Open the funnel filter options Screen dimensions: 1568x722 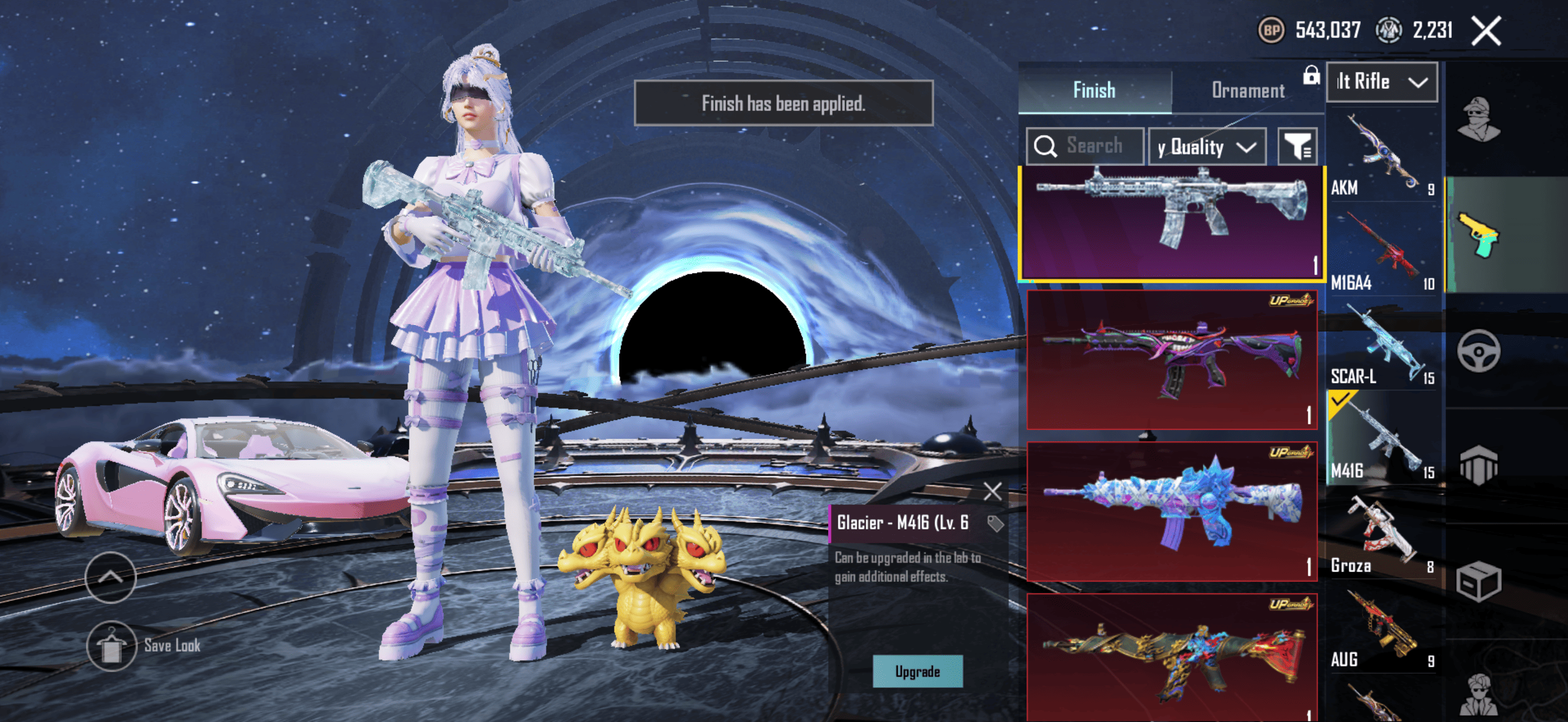click(x=1297, y=147)
